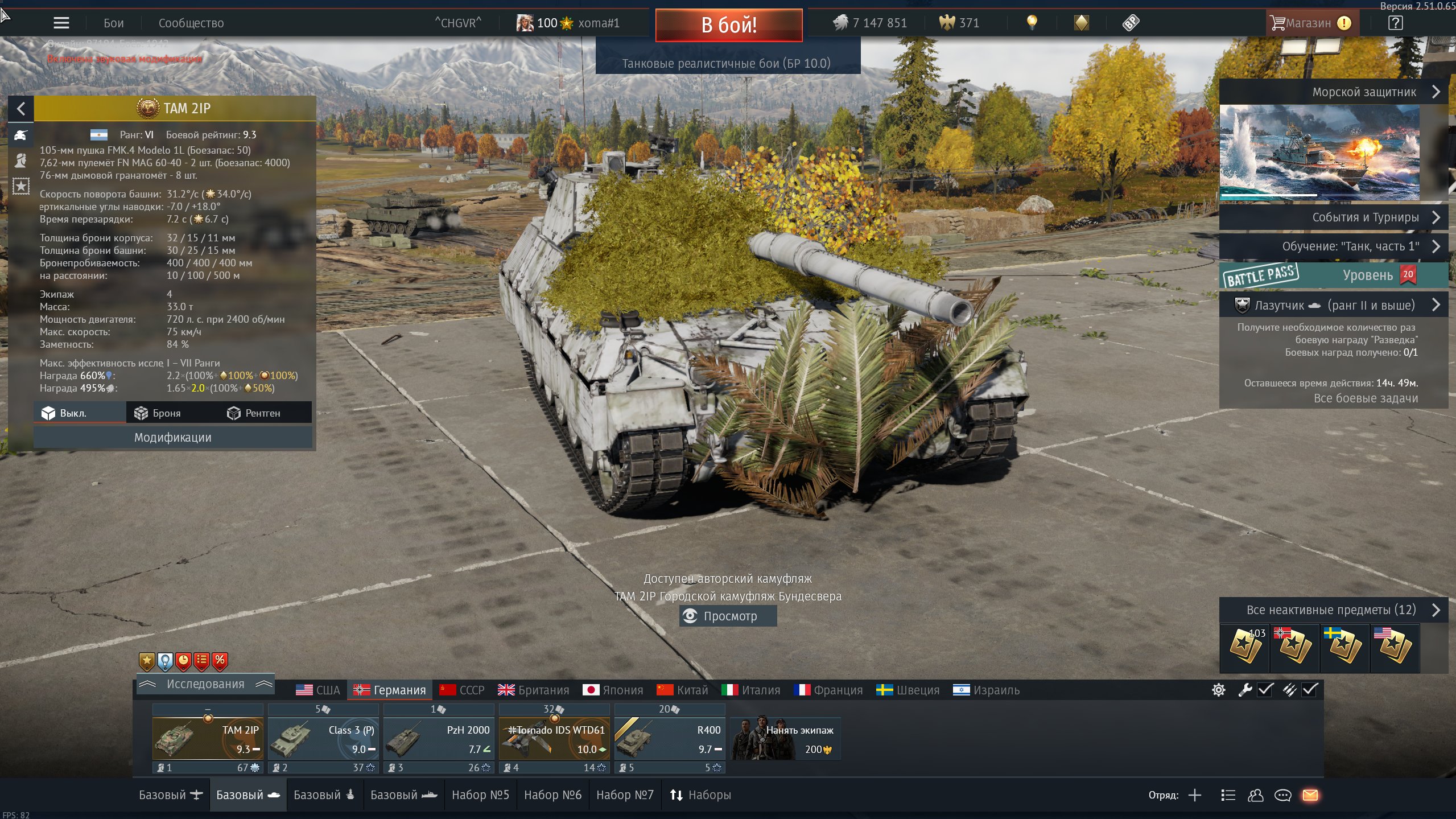Open the Исследования research tree
This screenshot has height=819, width=1456.
pyautogui.click(x=205, y=684)
